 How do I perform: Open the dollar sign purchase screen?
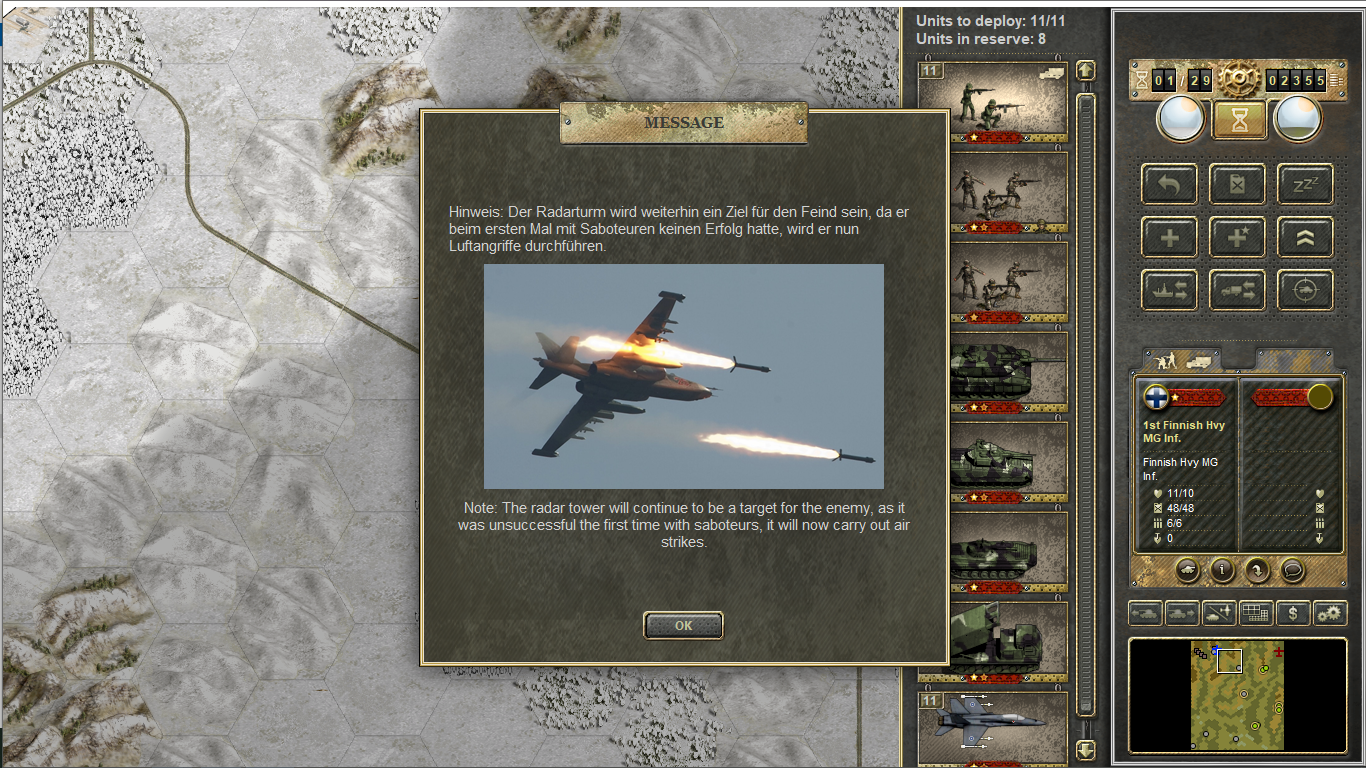[x=1293, y=613]
